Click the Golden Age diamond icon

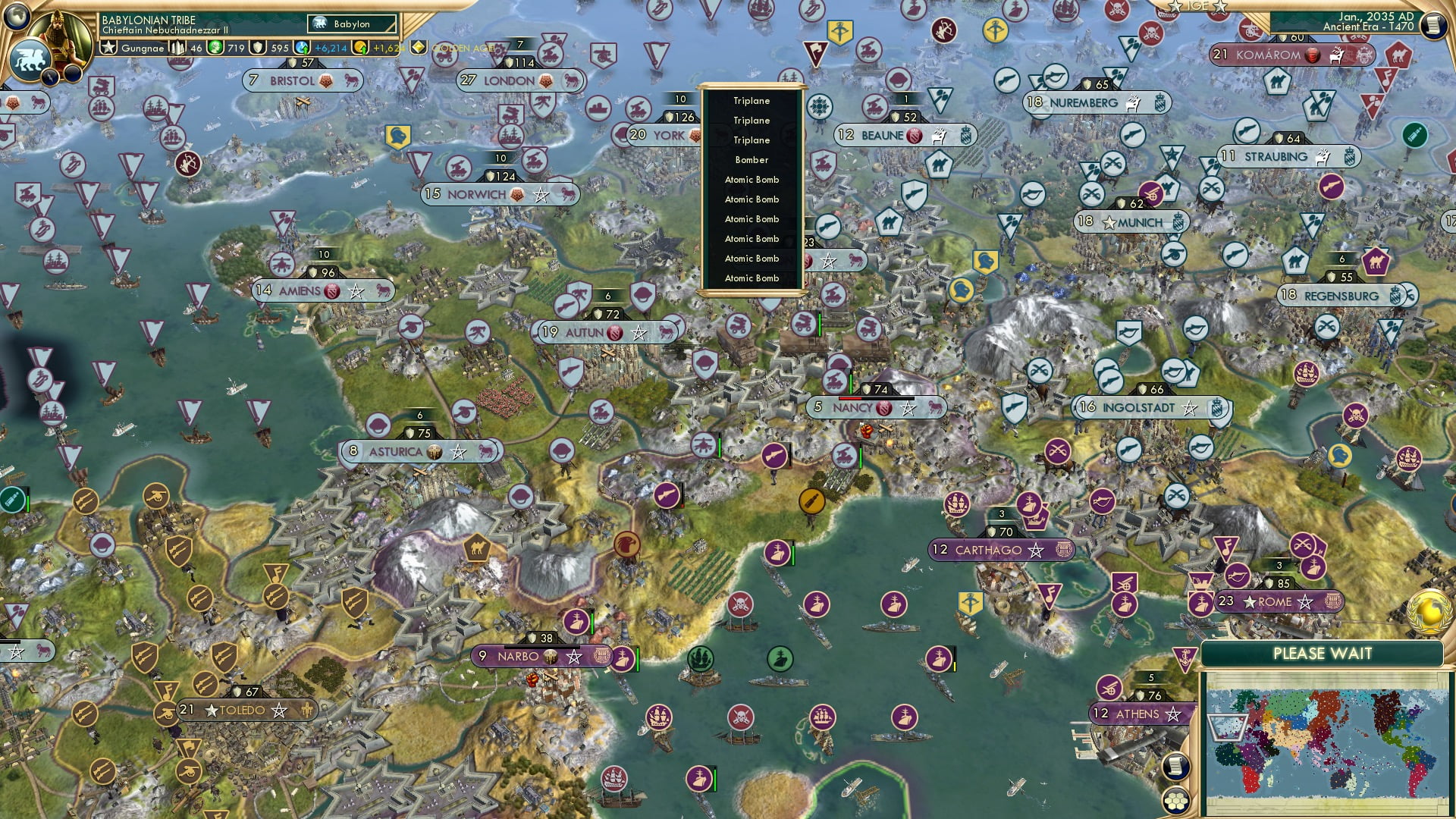click(417, 46)
